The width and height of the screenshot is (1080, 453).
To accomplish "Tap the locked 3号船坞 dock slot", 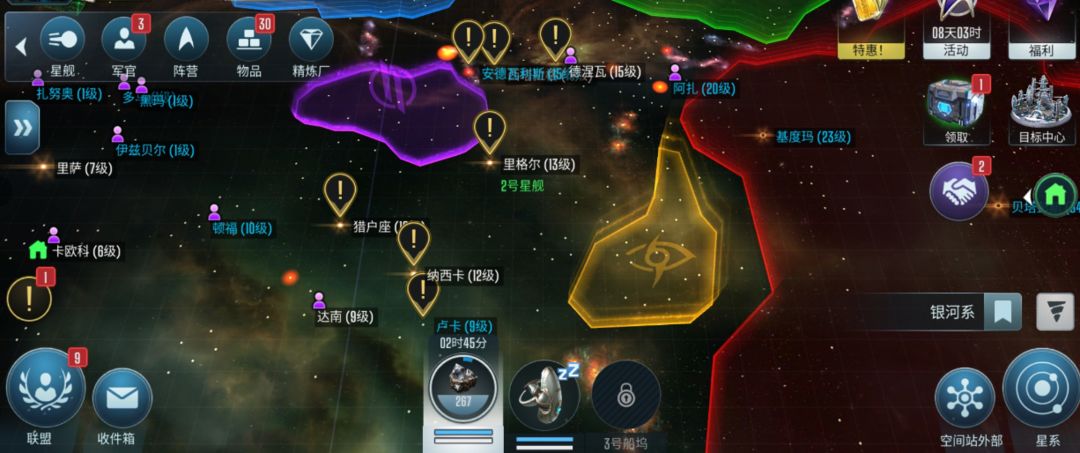I will (x=626, y=394).
